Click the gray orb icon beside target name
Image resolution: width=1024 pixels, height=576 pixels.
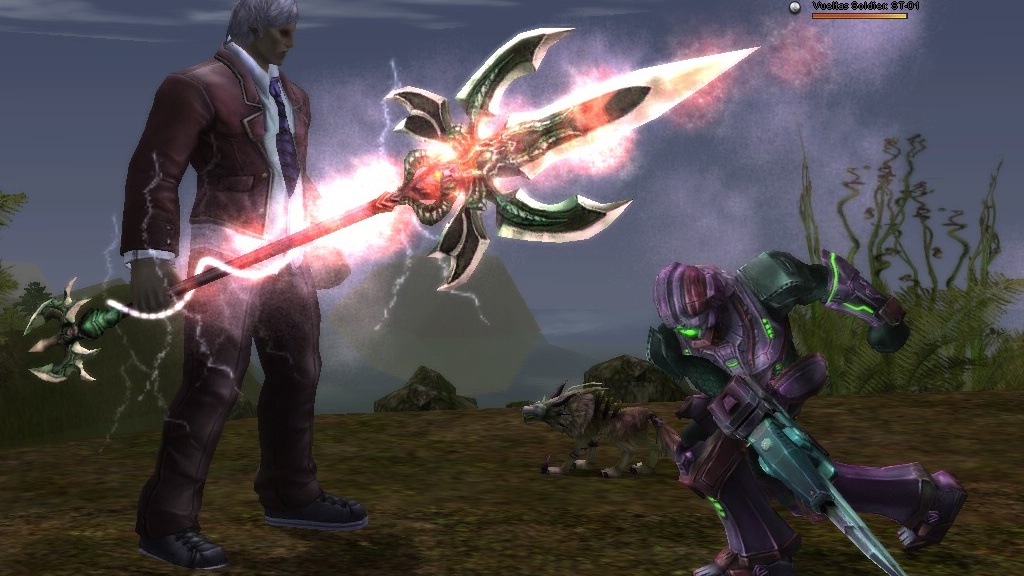tap(796, 7)
